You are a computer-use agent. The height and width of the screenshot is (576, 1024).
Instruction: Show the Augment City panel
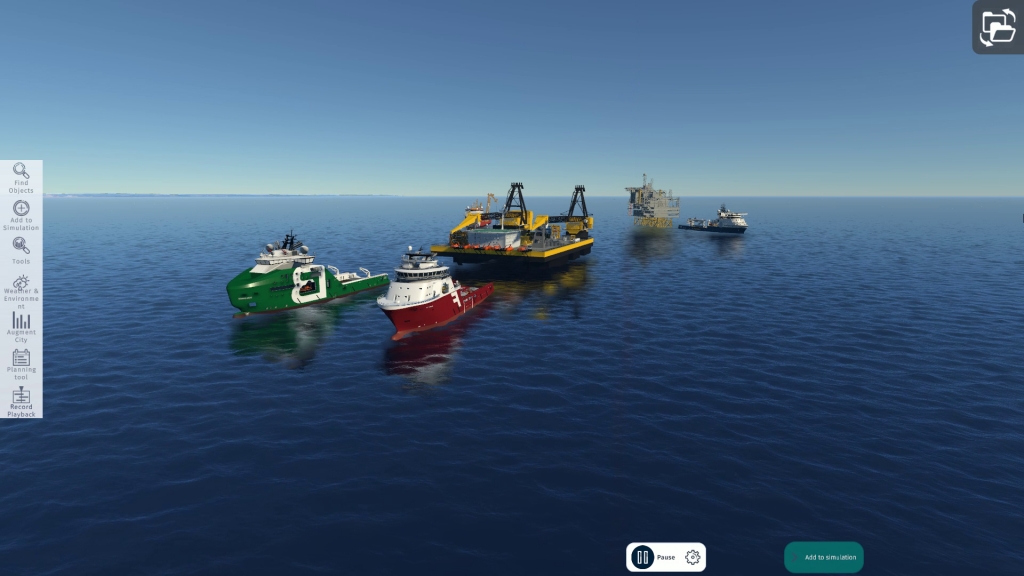point(21,327)
